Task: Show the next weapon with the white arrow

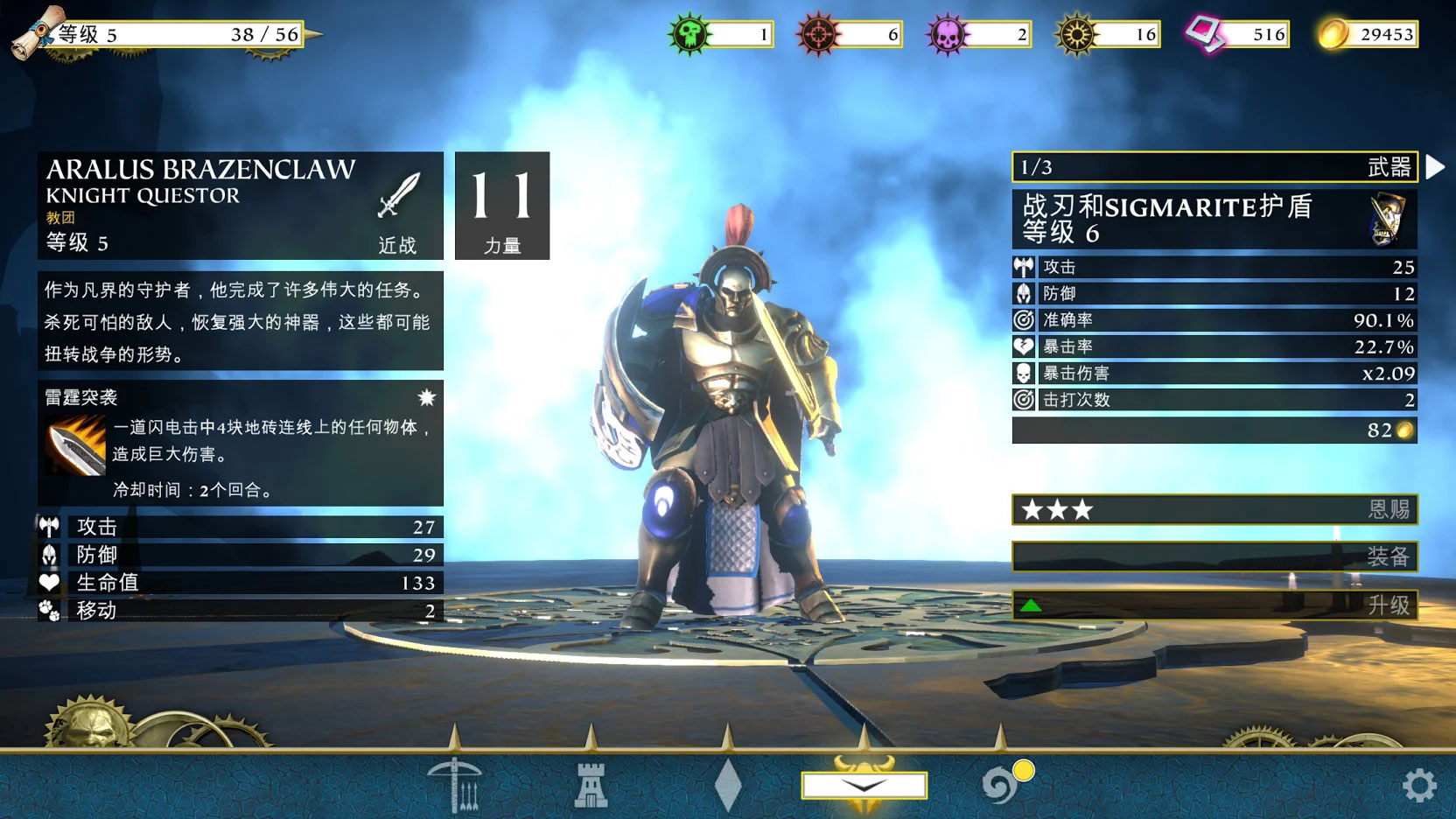Action: (x=1434, y=167)
